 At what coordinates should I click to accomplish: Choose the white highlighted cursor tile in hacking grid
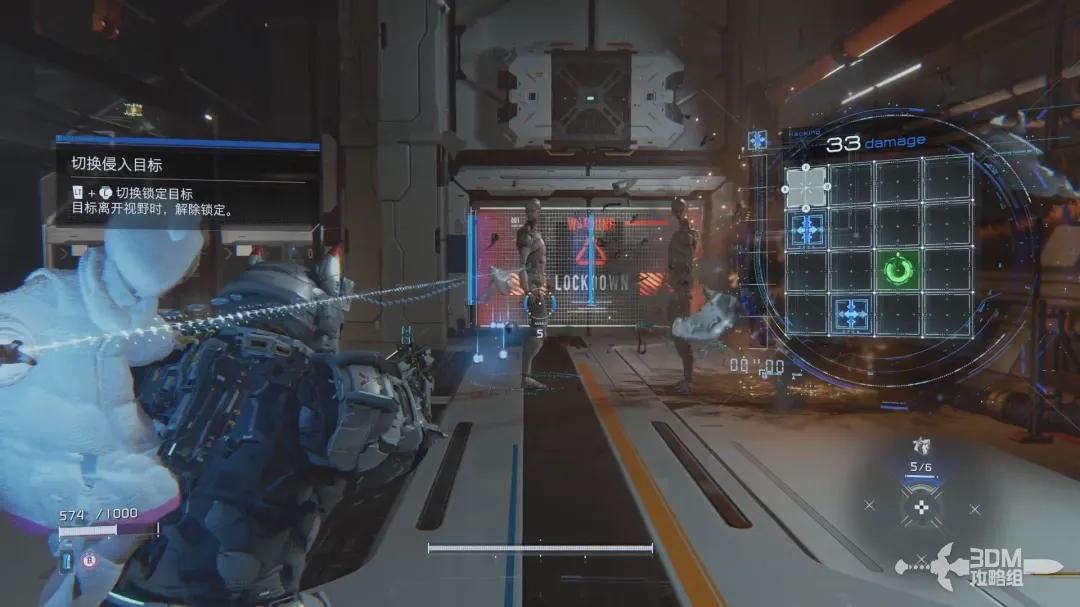coord(806,185)
